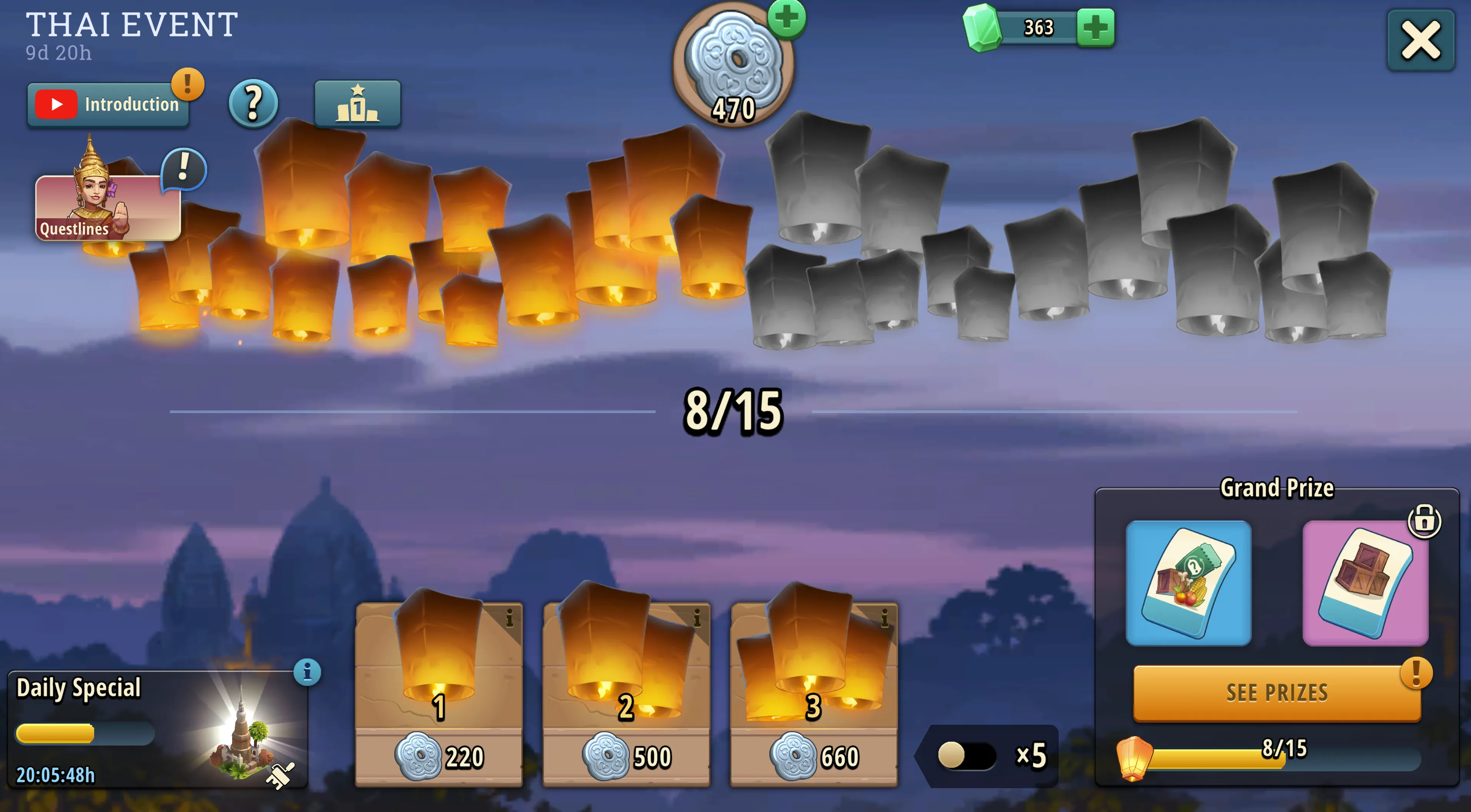1471x812 pixels.
Task: Open the Questlines panel
Action: [108, 207]
